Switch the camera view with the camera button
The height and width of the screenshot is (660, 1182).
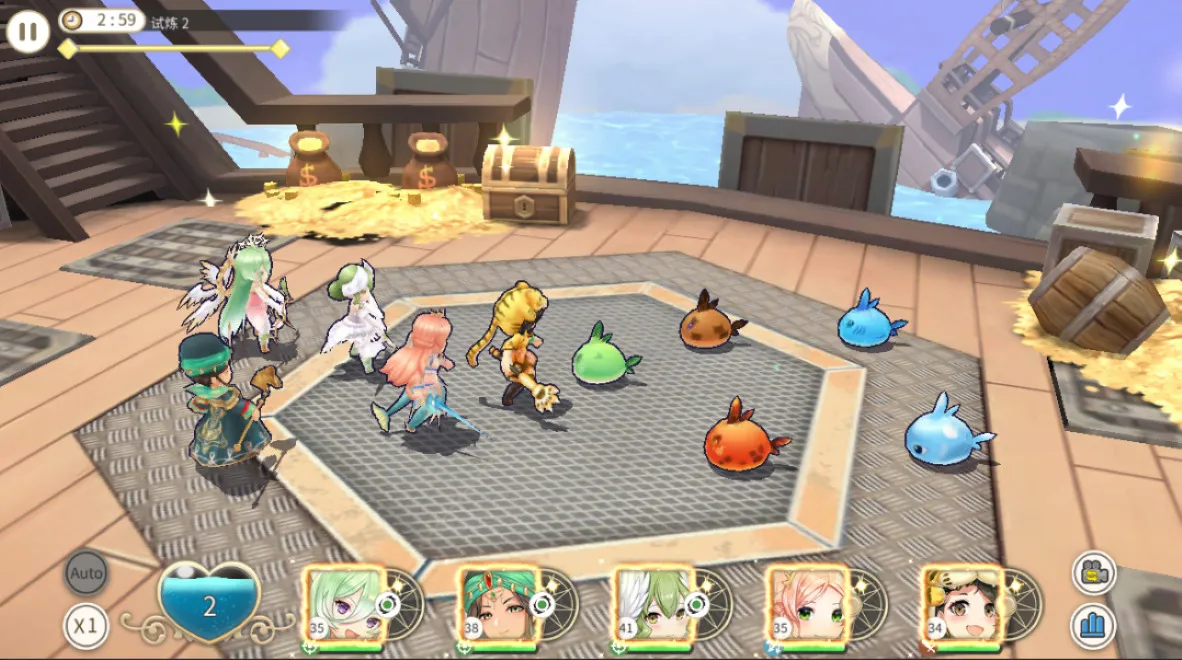coord(1094,573)
